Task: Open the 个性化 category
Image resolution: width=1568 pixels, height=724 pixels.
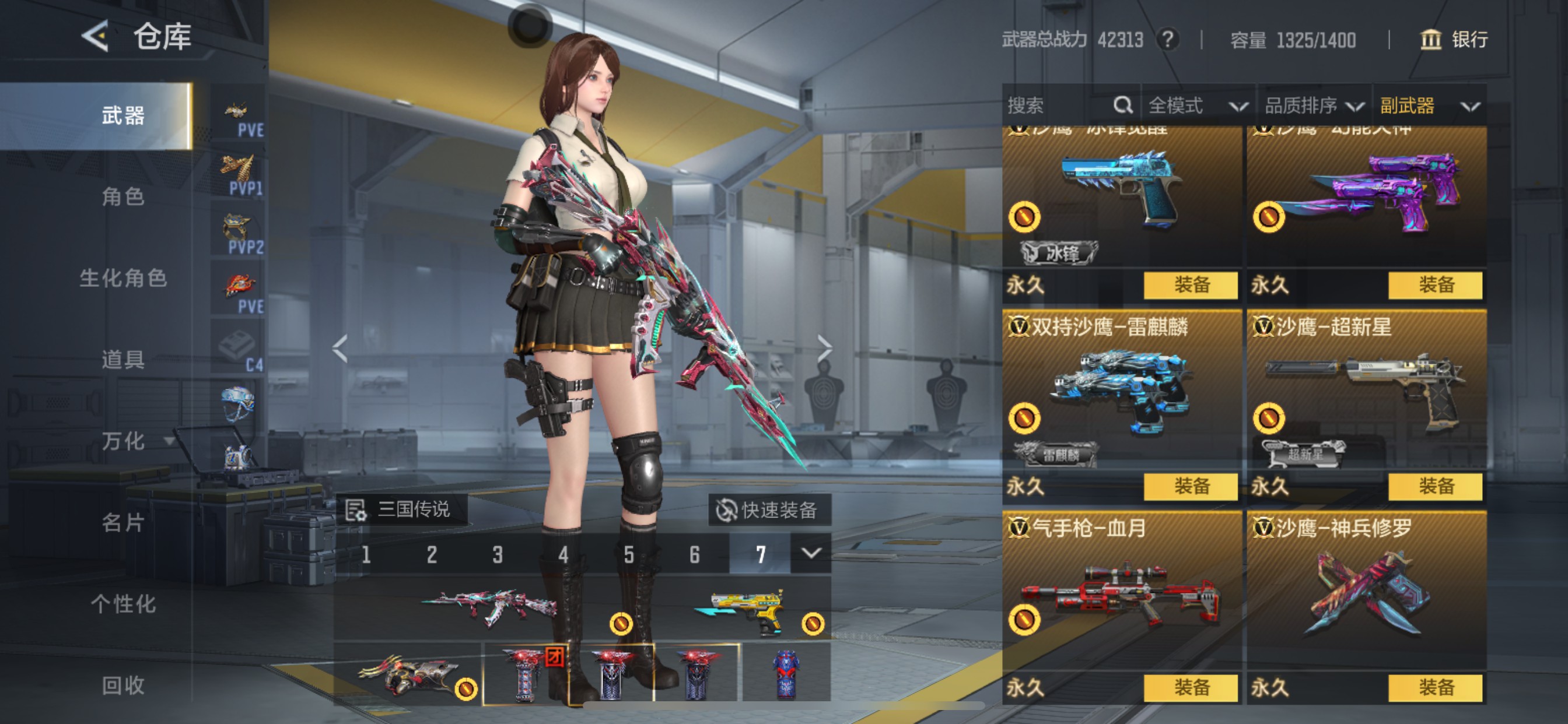Action: (123, 604)
